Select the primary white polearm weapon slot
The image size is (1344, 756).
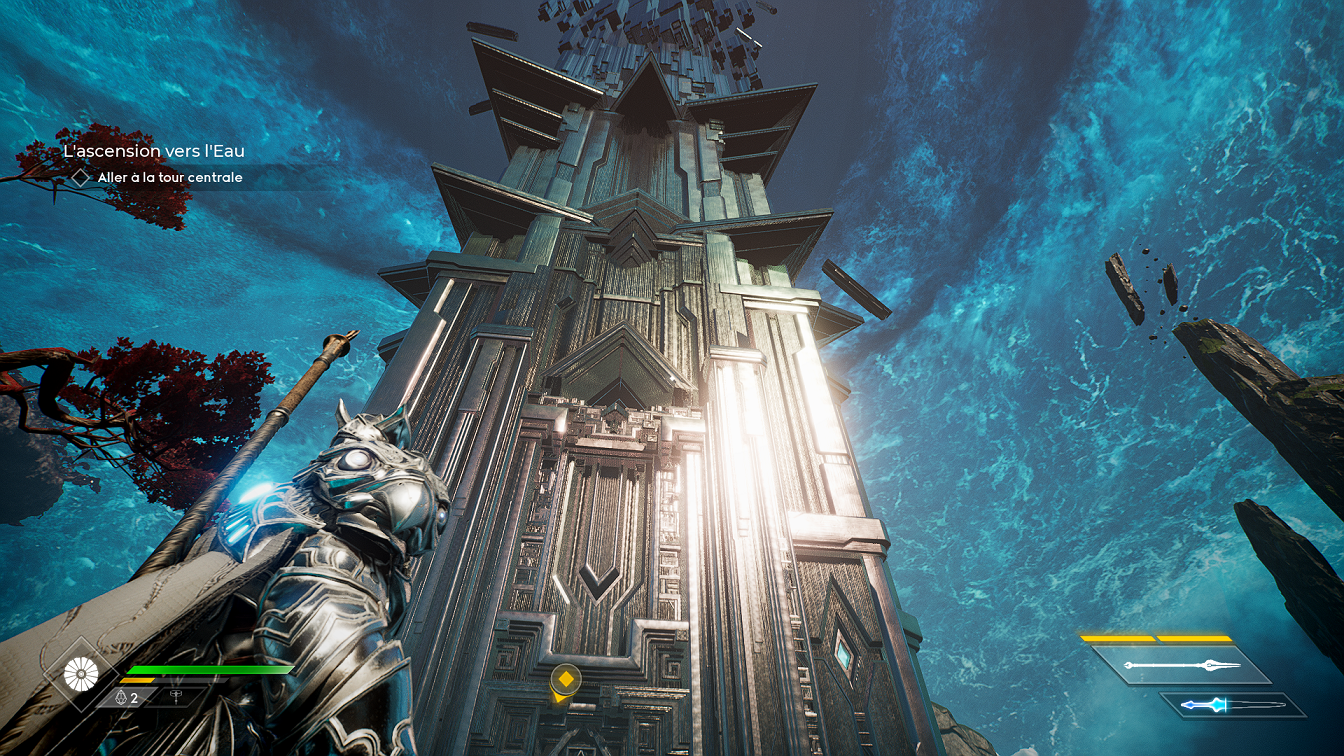pyautogui.click(x=1180, y=665)
